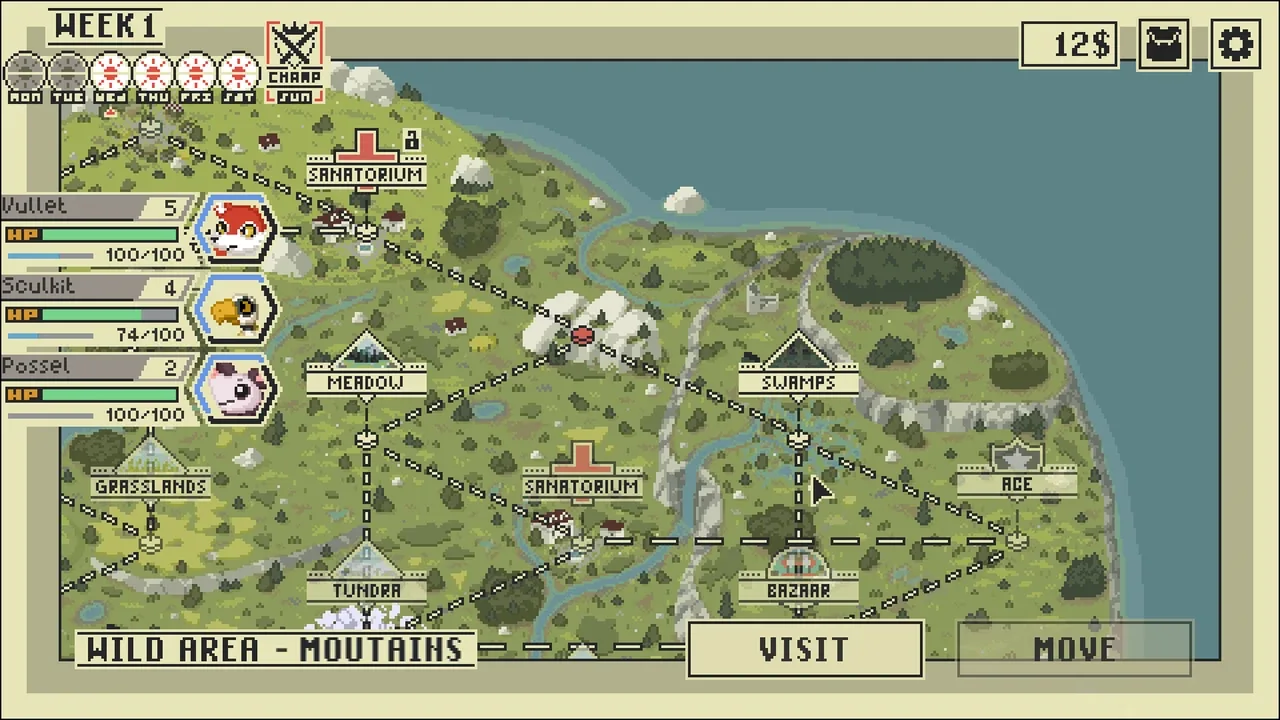Viewport: 1280px width, 720px height.
Task: Select the Bazaar map location
Action: [798, 577]
